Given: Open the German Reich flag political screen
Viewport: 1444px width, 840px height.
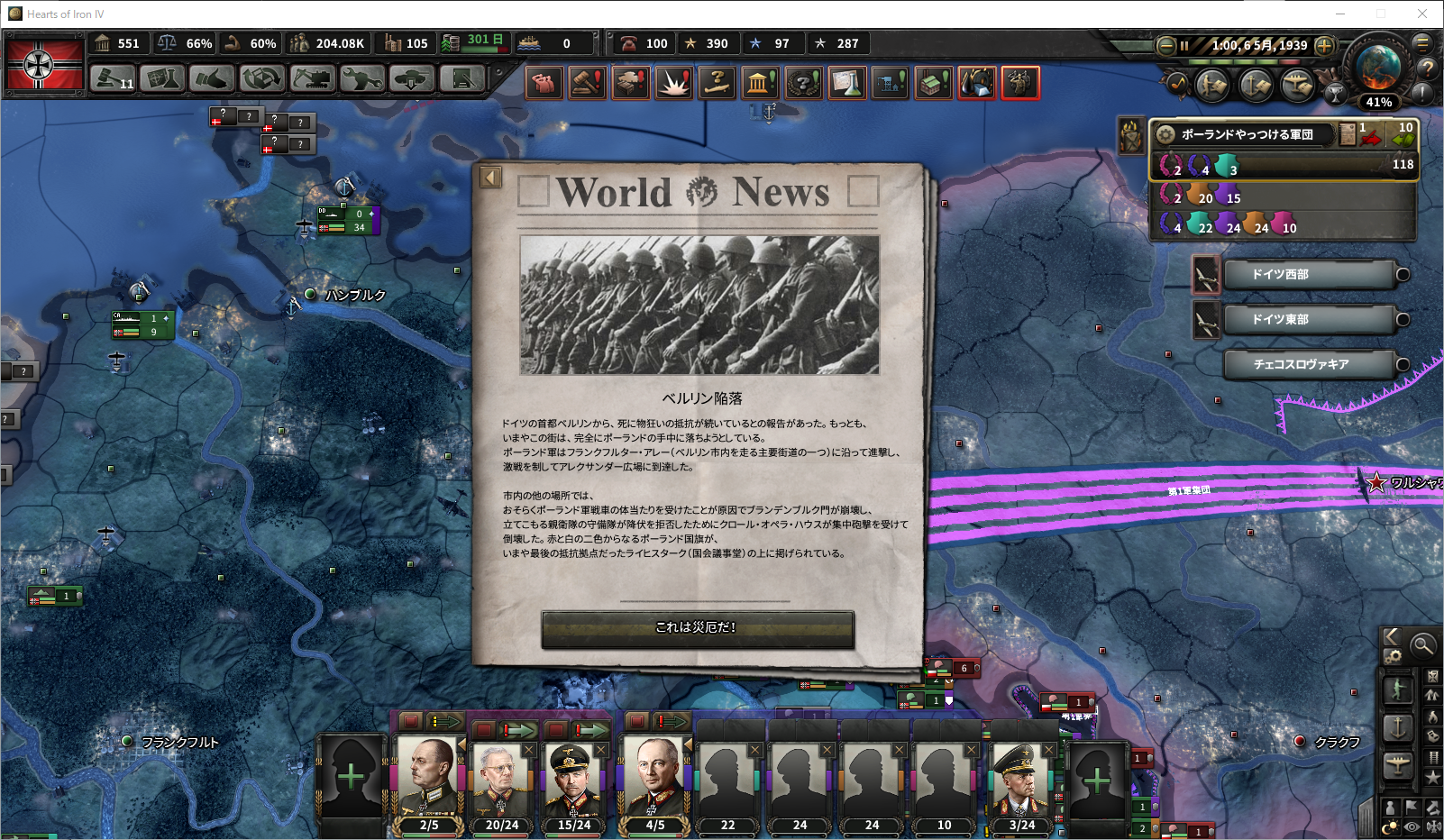Looking at the screenshot, I should pos(44,63).
